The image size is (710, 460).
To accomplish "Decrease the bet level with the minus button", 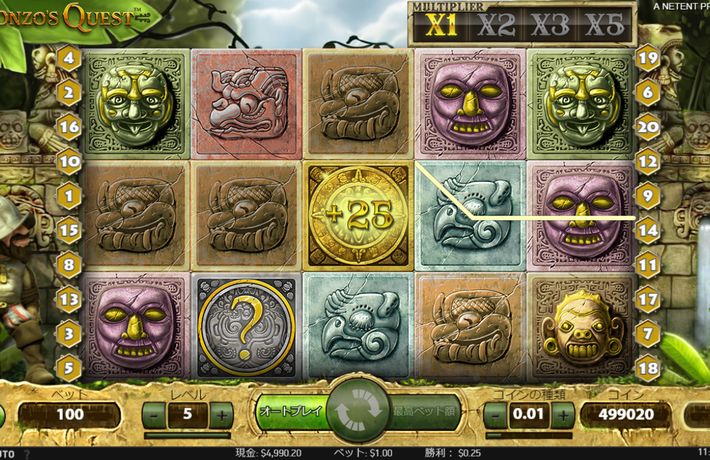I will pos(156,413).
